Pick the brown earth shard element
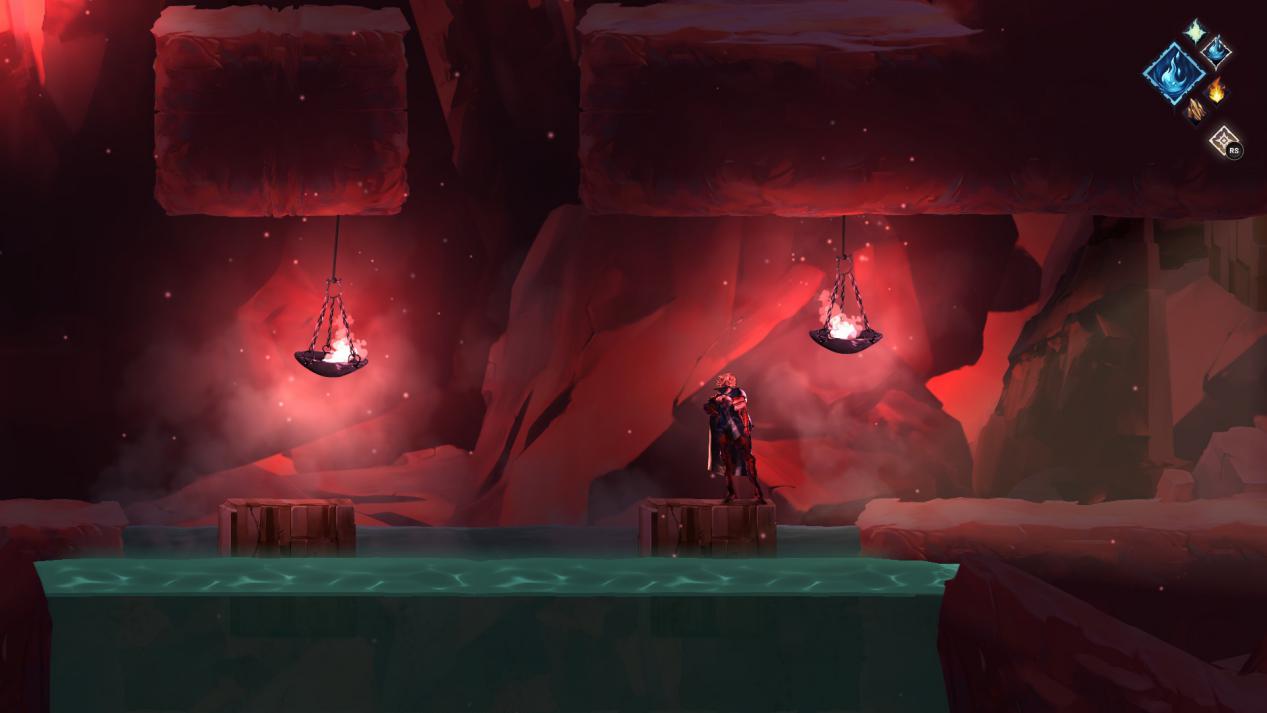This screenshot has width=1267, height=713. [x=1194, y=108]
